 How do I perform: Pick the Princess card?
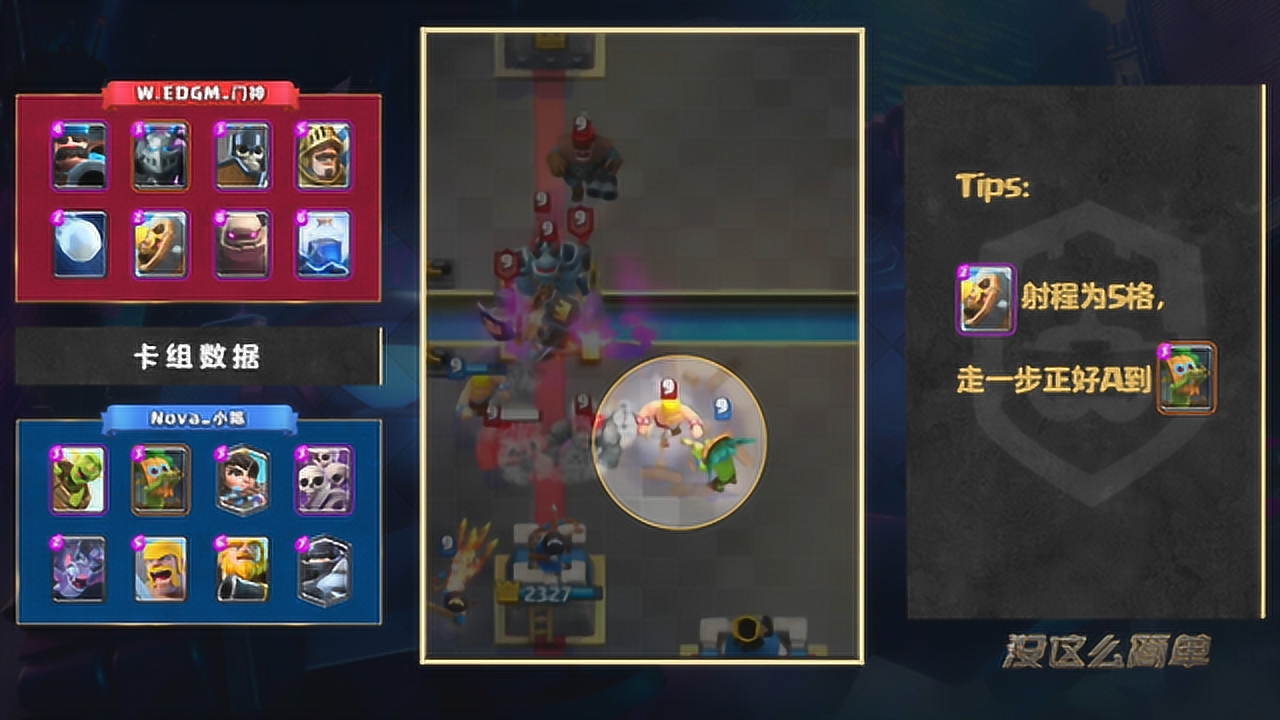242,480
